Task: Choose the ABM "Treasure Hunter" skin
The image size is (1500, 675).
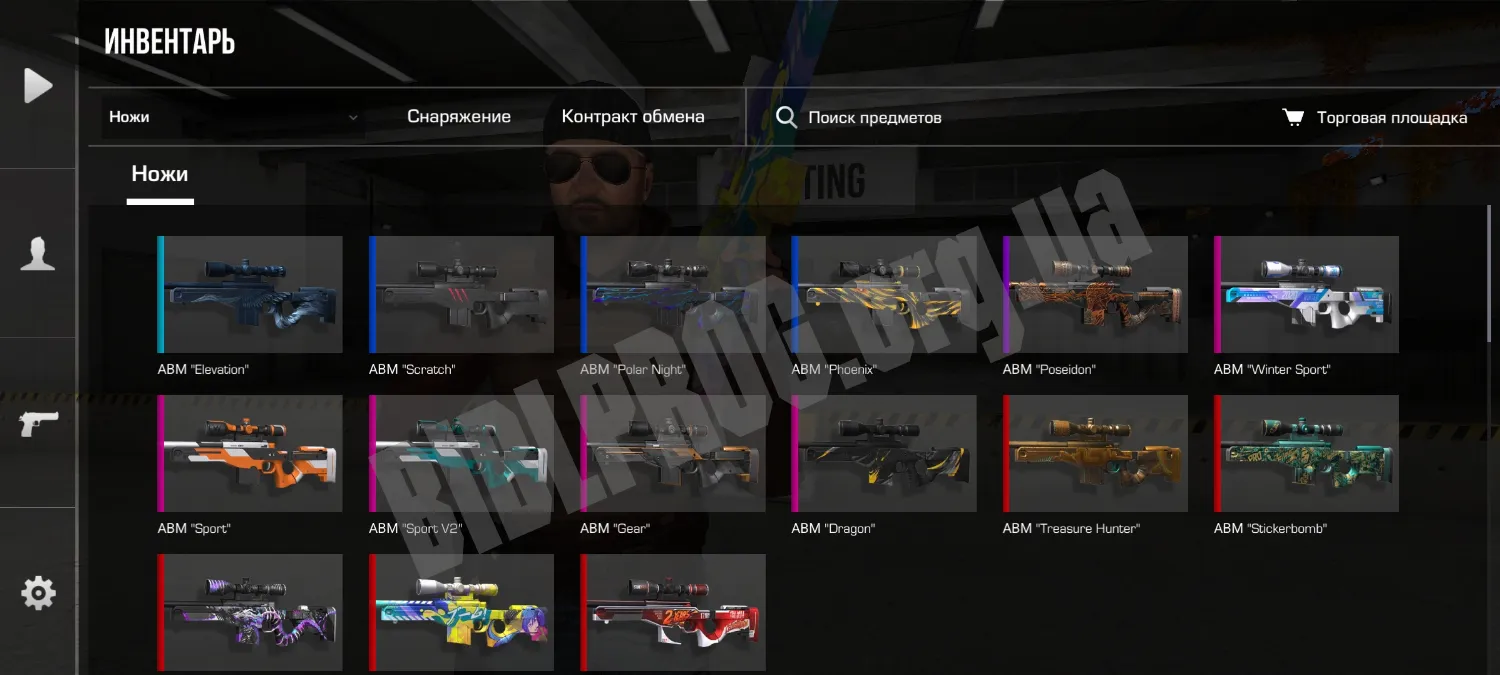Action: pos(1096,453)
